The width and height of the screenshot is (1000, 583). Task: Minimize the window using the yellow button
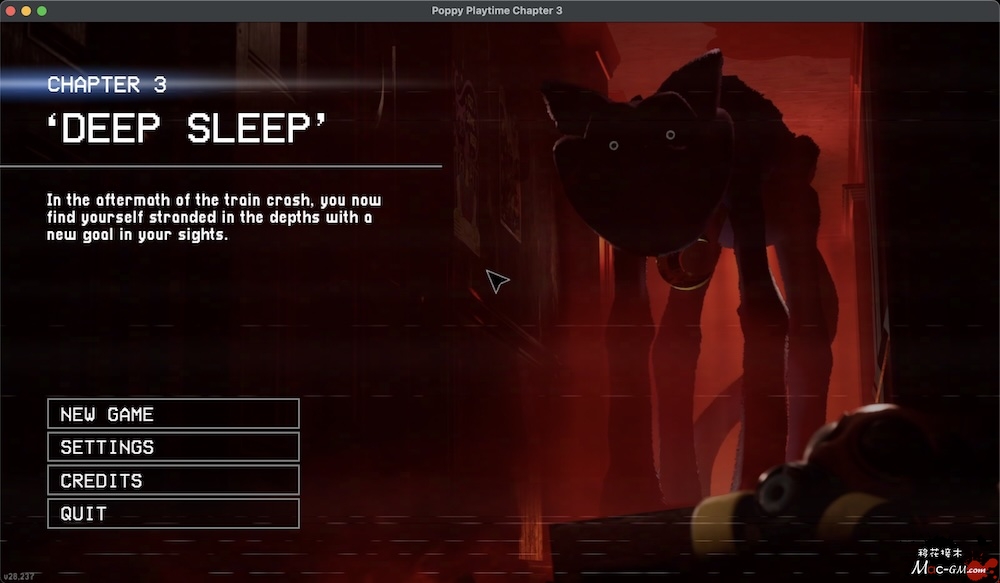tap(25, 10)
